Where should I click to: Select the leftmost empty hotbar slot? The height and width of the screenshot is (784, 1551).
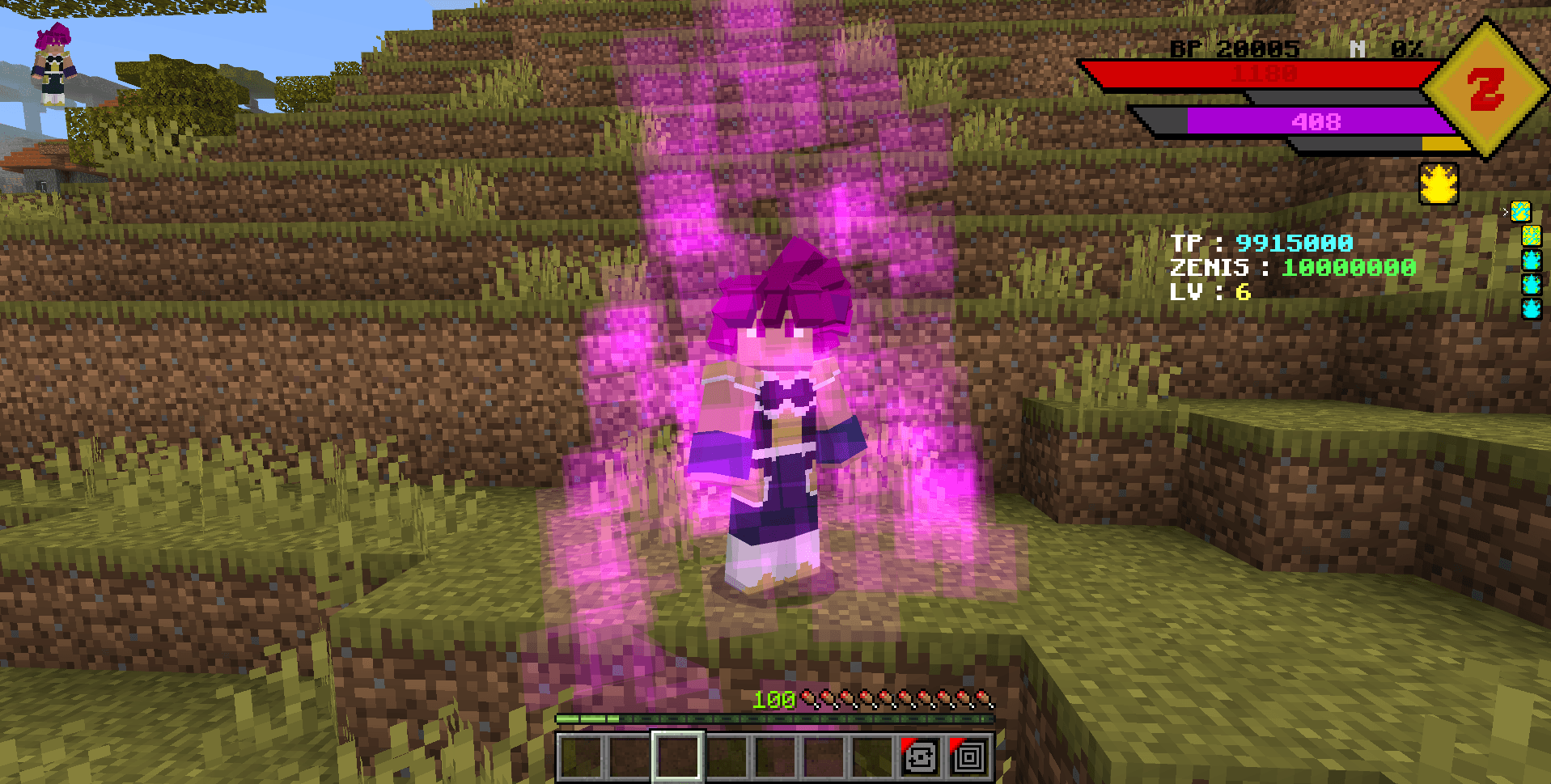(x=579, y=756)
